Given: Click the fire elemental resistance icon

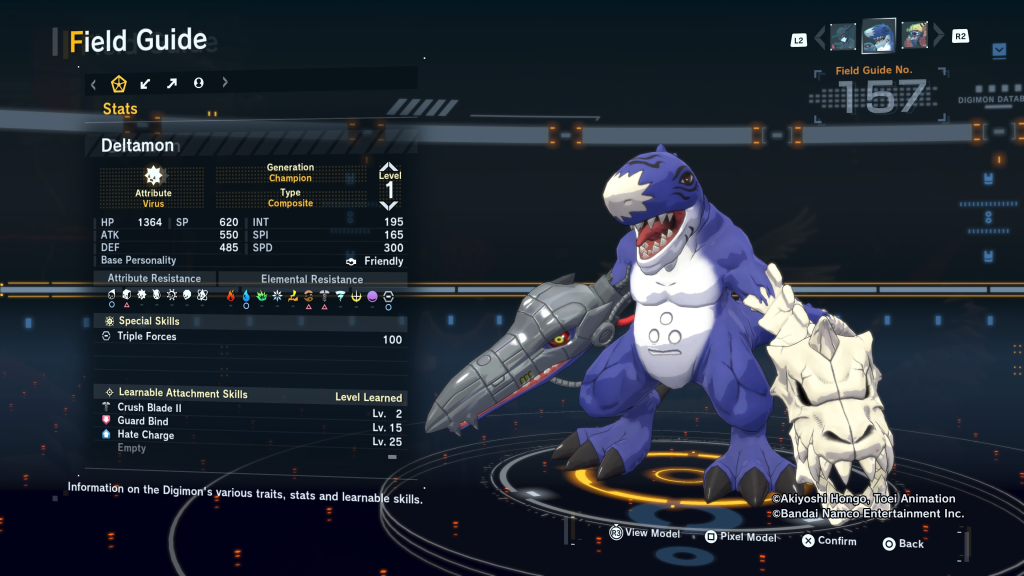Looking at the screenshot, I should 231,296.
